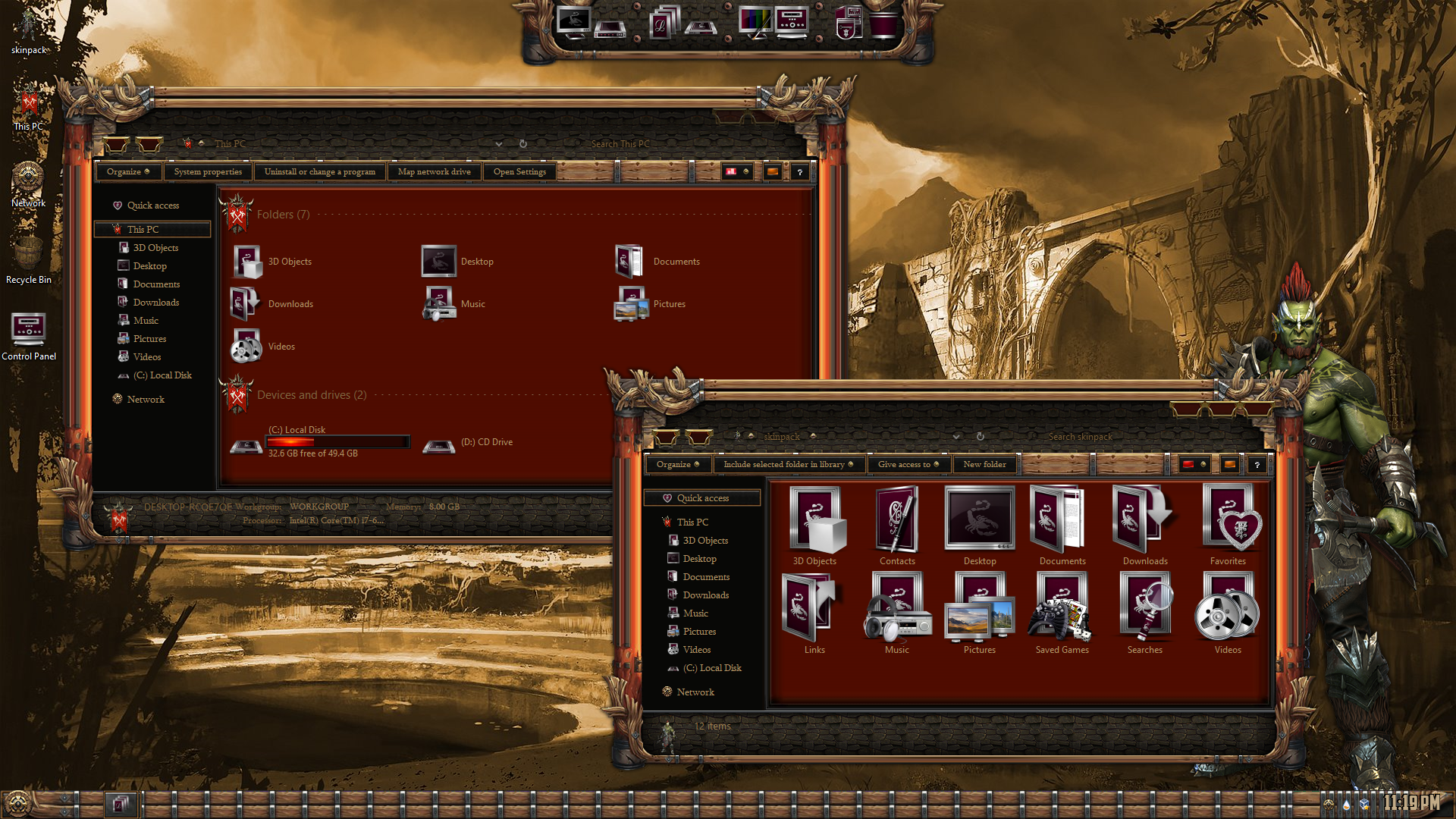
Task: Open the System properties toolbar button
Action: tap(208, 171)
